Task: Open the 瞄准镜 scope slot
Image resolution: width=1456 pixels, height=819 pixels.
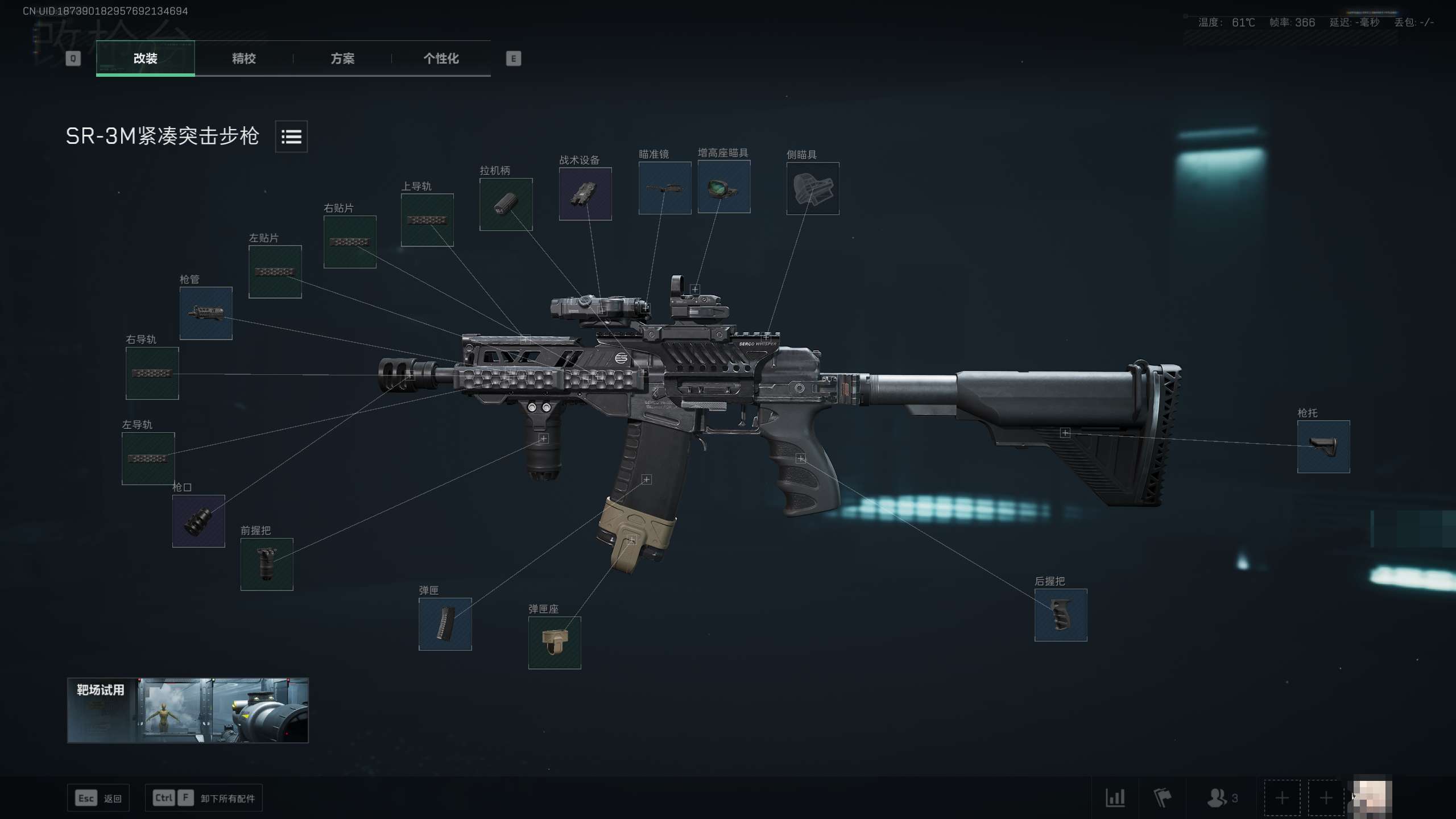Action: (665, 188)
